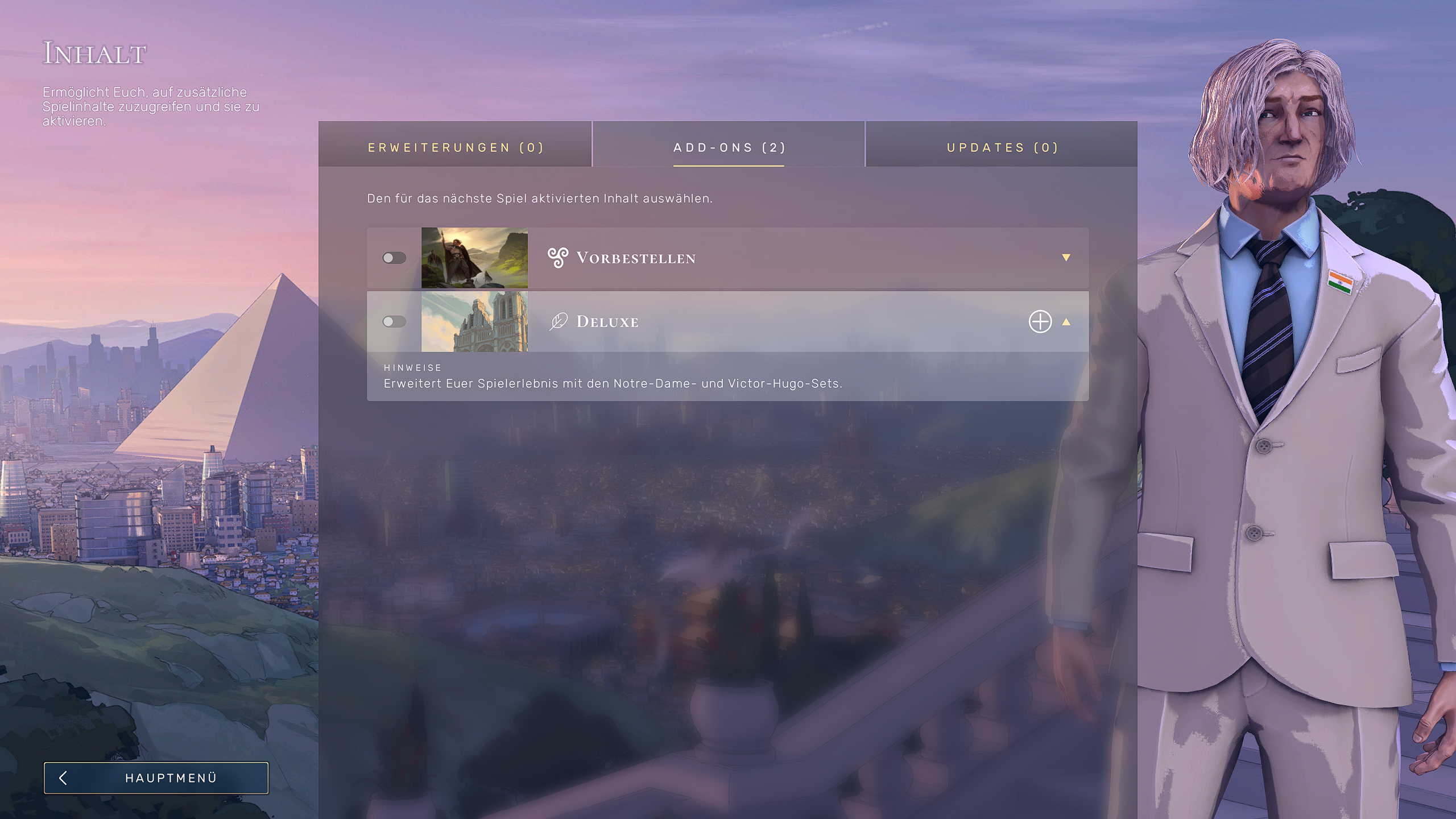The image size is (1456, 819).
Task: Click the Hinweise description text
Action: pos(615,383)
